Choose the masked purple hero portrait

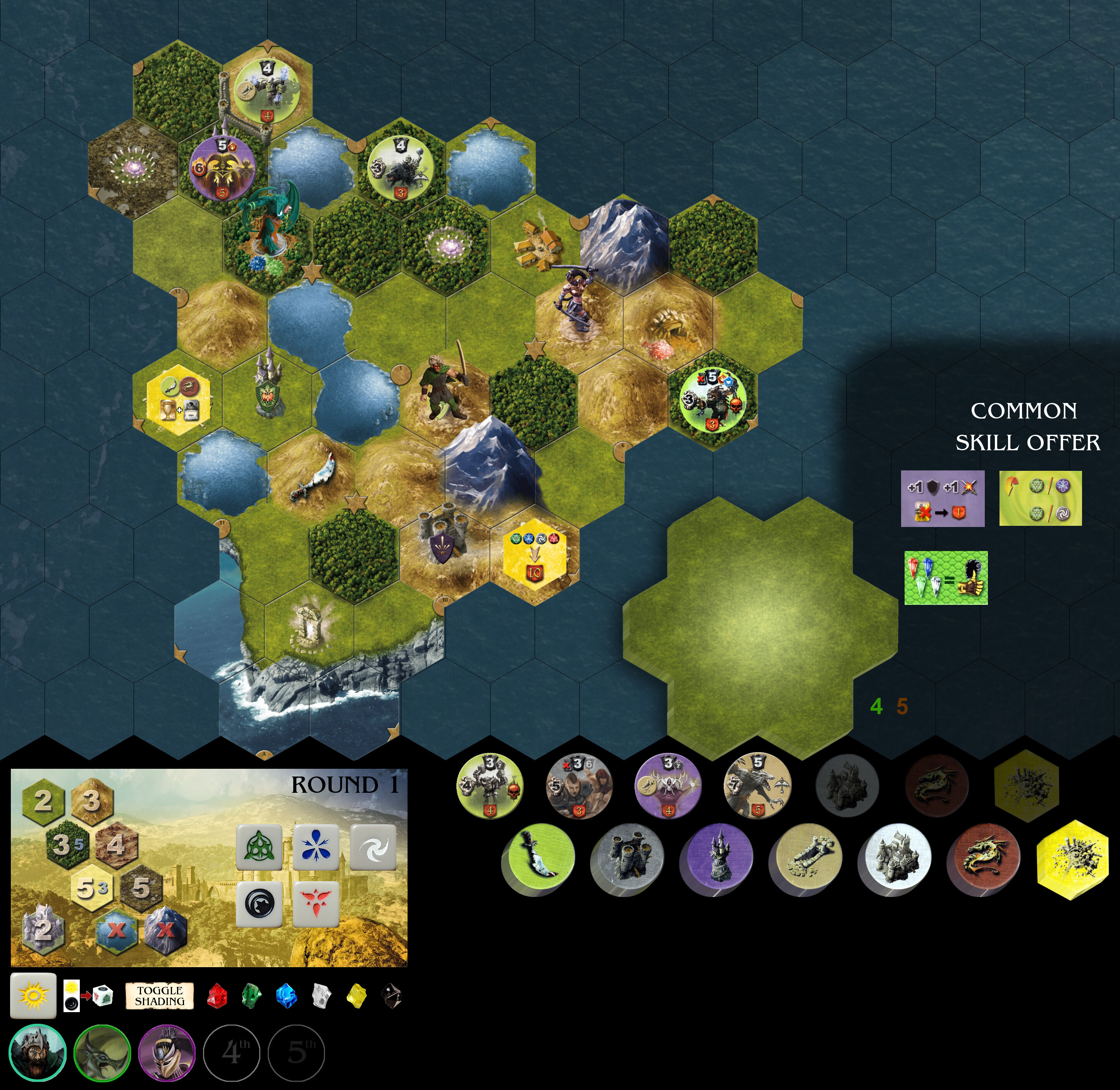(x=167, y=1052)
